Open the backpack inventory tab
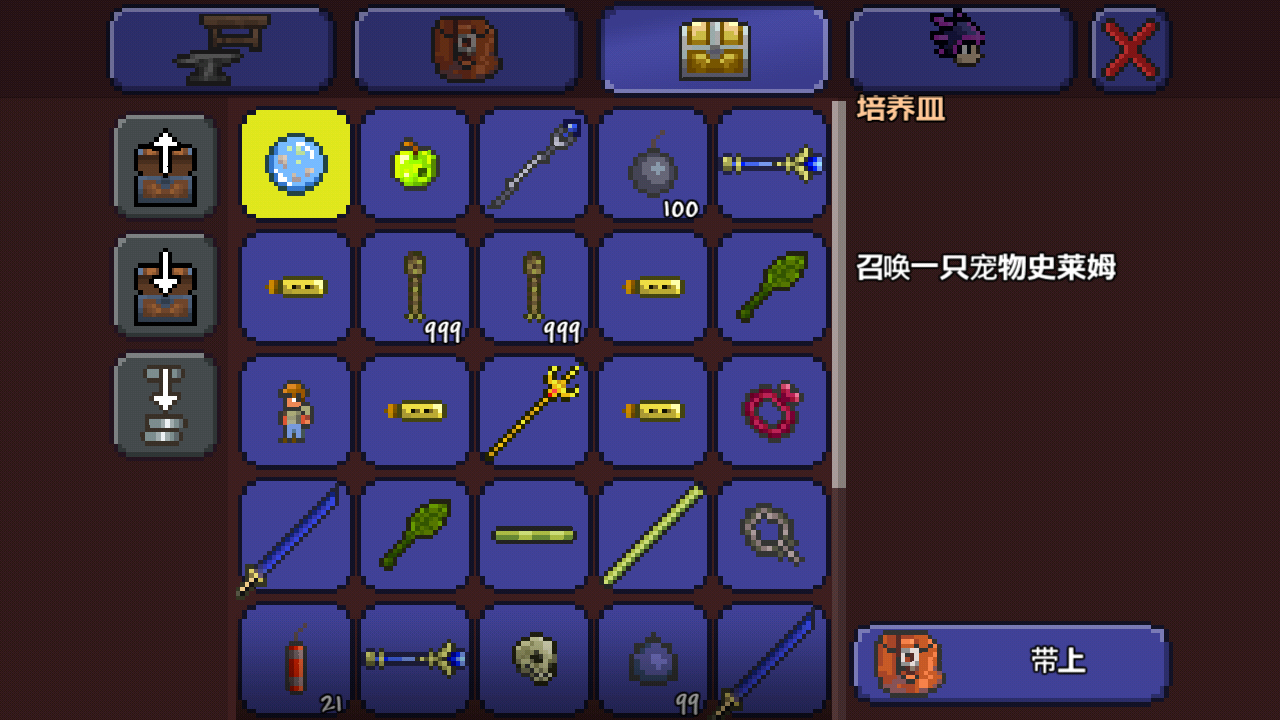 click(466, 47)
